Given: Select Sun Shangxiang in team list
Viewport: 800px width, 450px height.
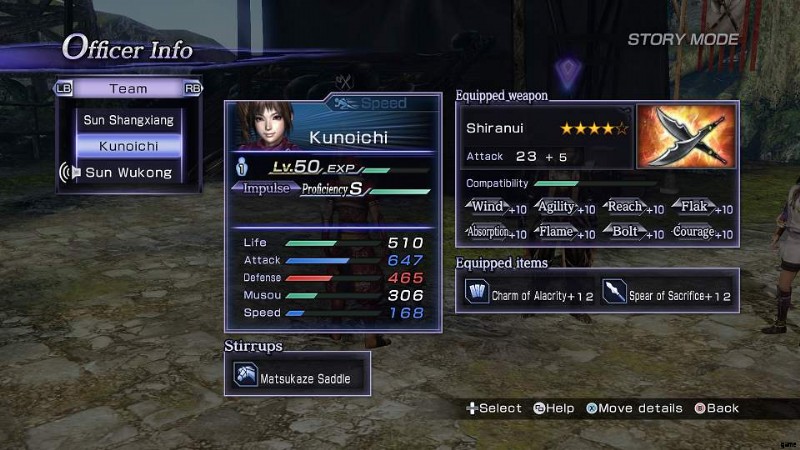Looking at the screenshot, I should (x=128, y=120).
